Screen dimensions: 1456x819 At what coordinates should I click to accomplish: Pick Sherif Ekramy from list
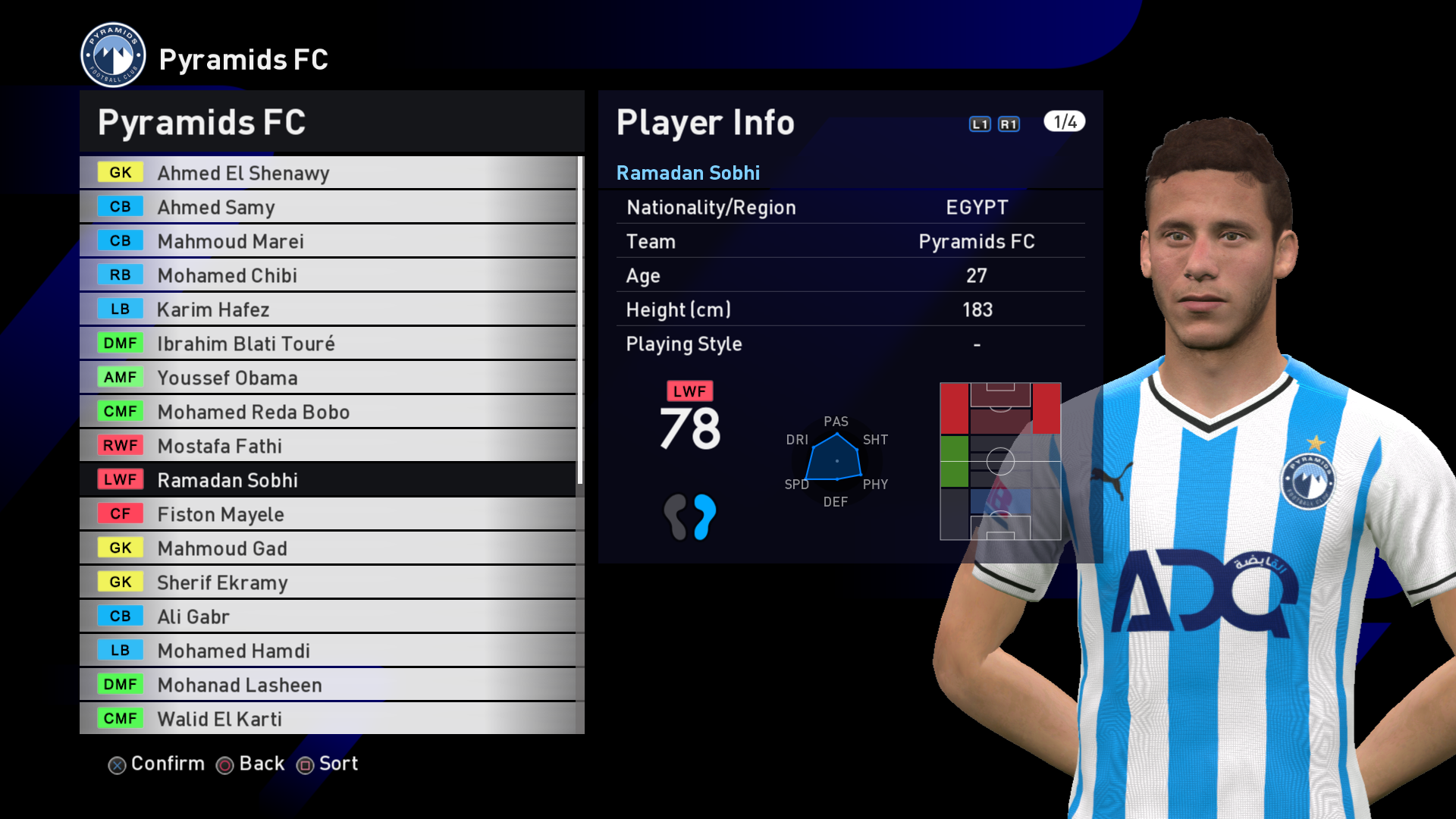(328, 582)
